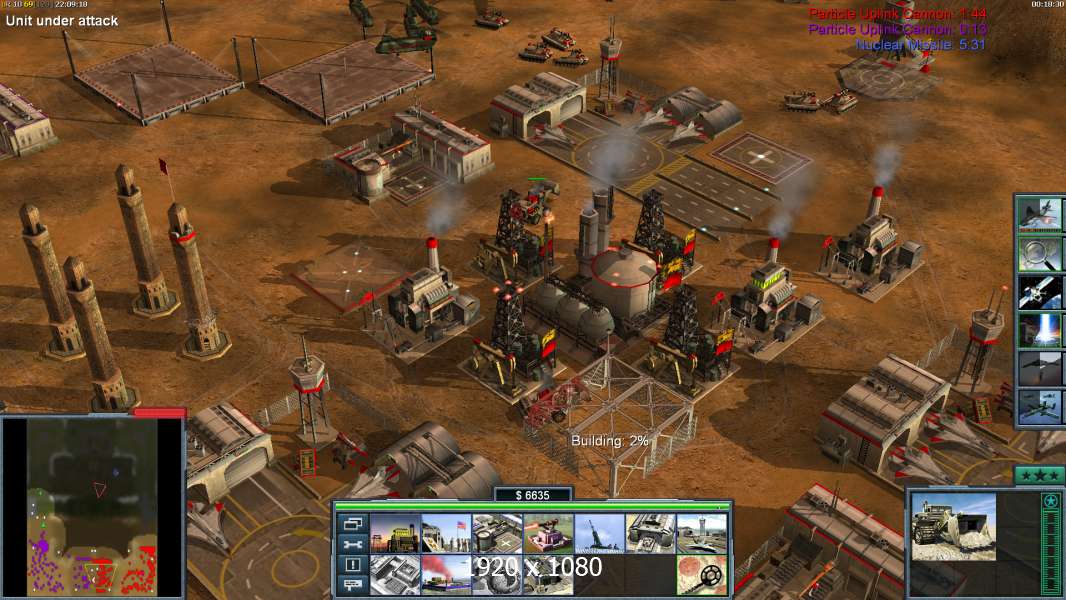Build an Airfield with the control tower icon
Image resolution: width=1066 pixels, height=600 pixels.
click(701, 533)
